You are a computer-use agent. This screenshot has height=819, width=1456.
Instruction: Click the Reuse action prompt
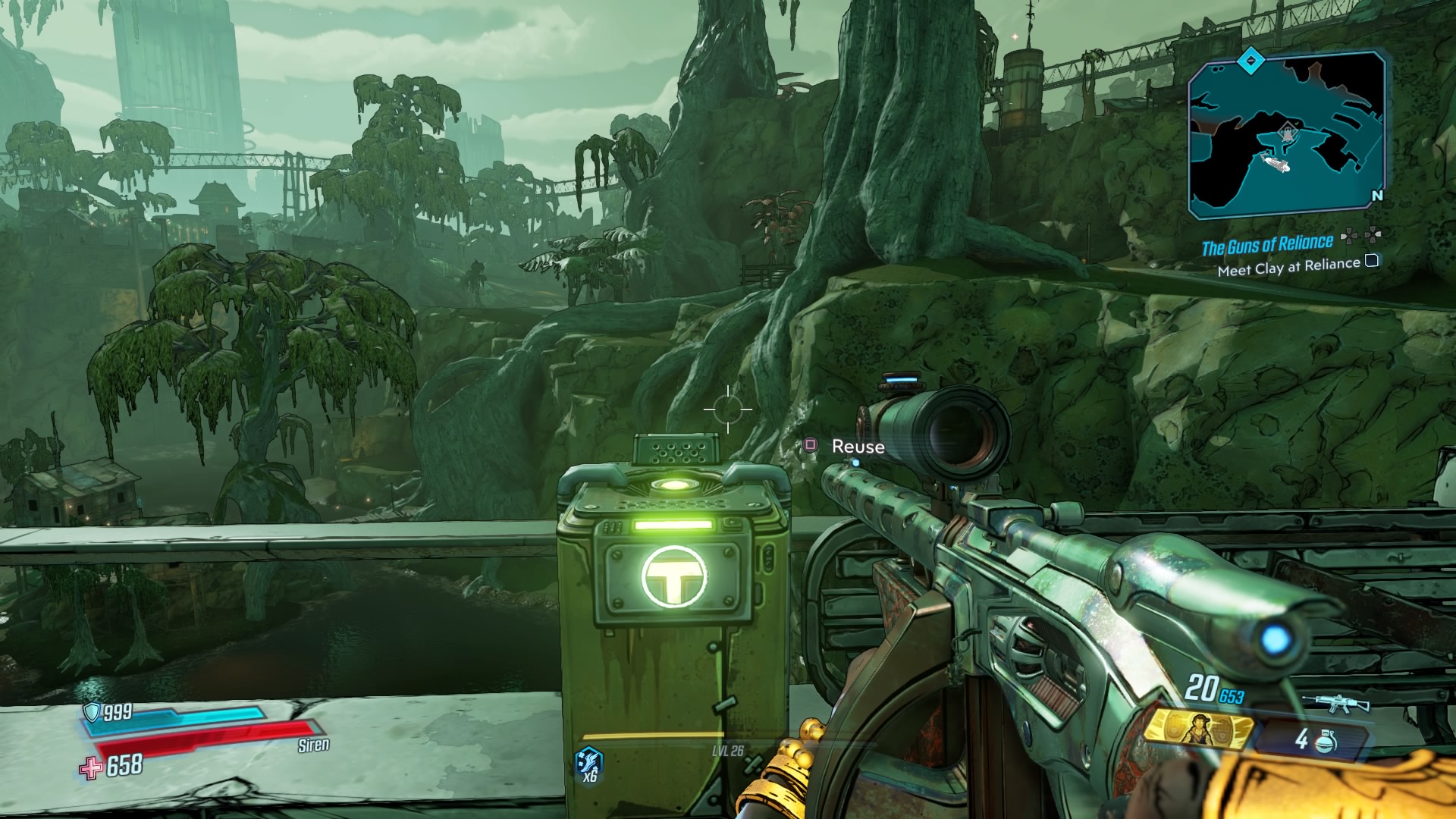point(857,447)
